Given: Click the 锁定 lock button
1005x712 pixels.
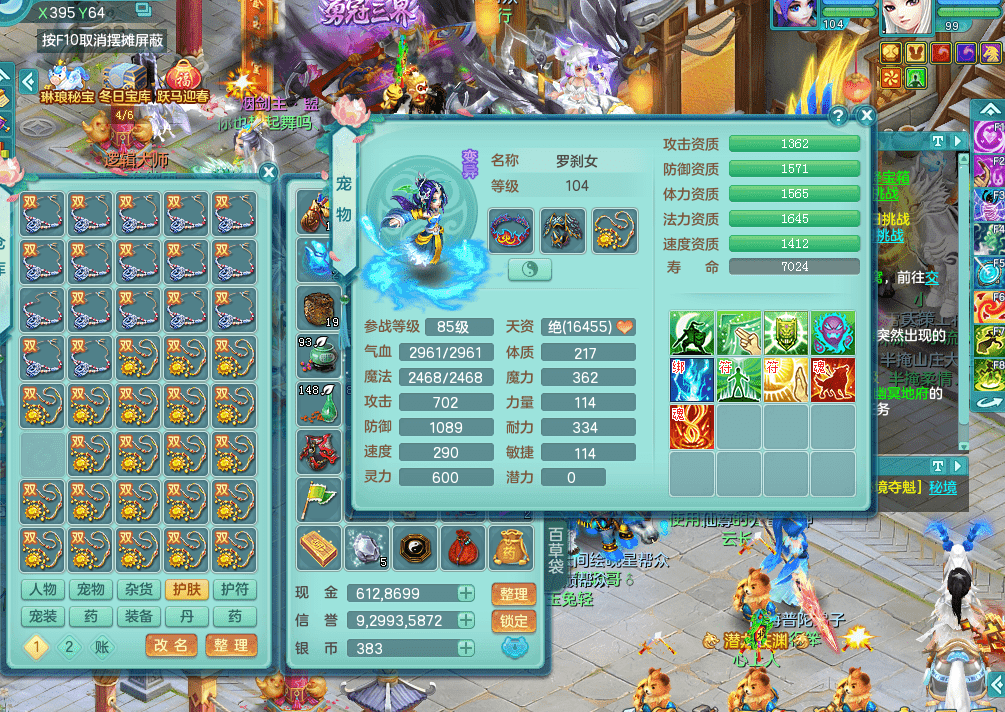Looking at the screenshot, I should tap(513, 620).
